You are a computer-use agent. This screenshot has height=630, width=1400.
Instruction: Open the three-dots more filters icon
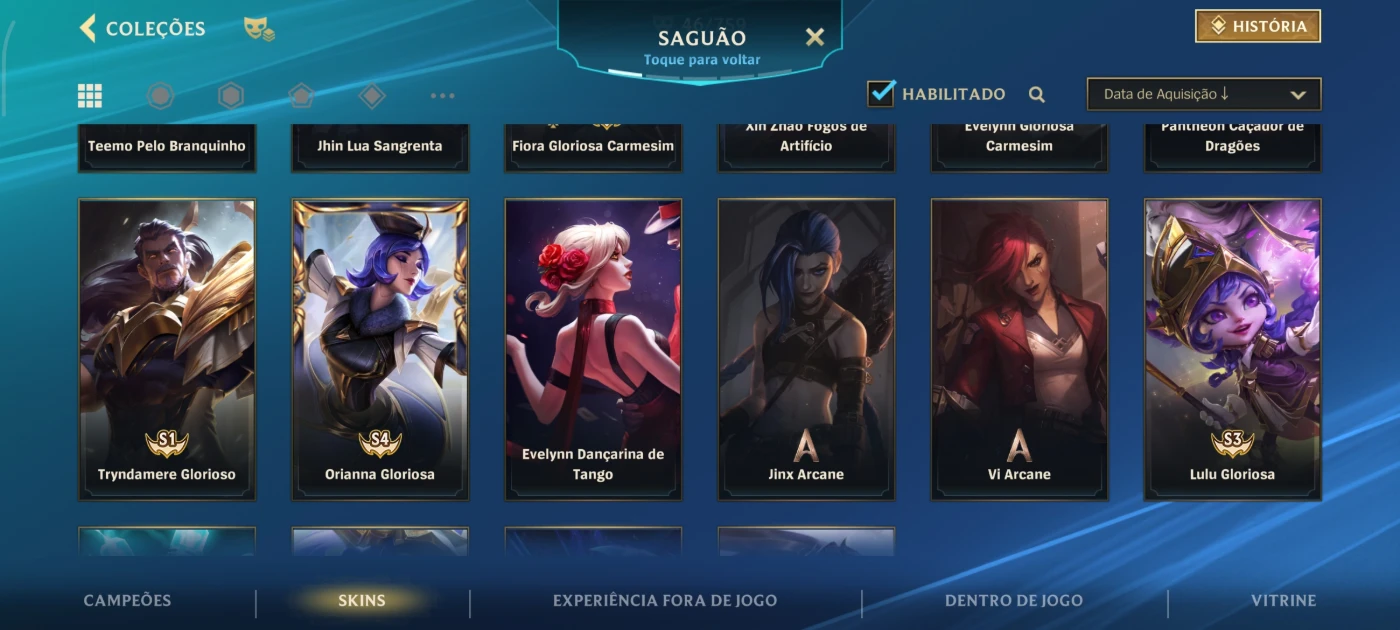pos(442,96)
